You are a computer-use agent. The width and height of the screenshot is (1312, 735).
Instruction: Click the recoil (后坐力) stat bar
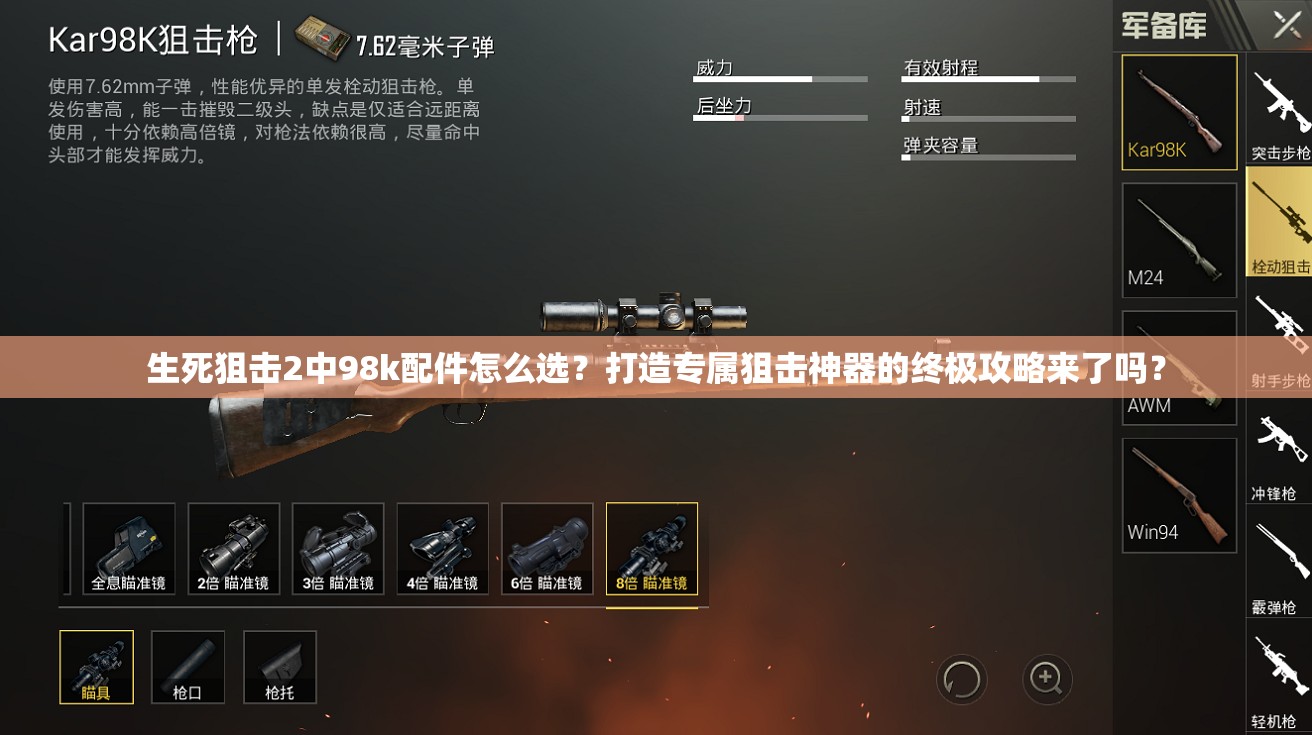(x=780, y=113)
